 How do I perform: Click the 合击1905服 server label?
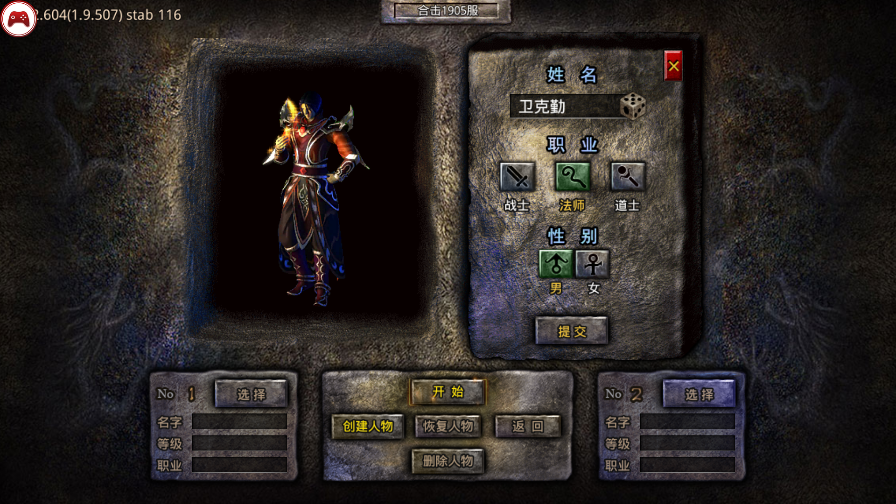tap(446, 11)
